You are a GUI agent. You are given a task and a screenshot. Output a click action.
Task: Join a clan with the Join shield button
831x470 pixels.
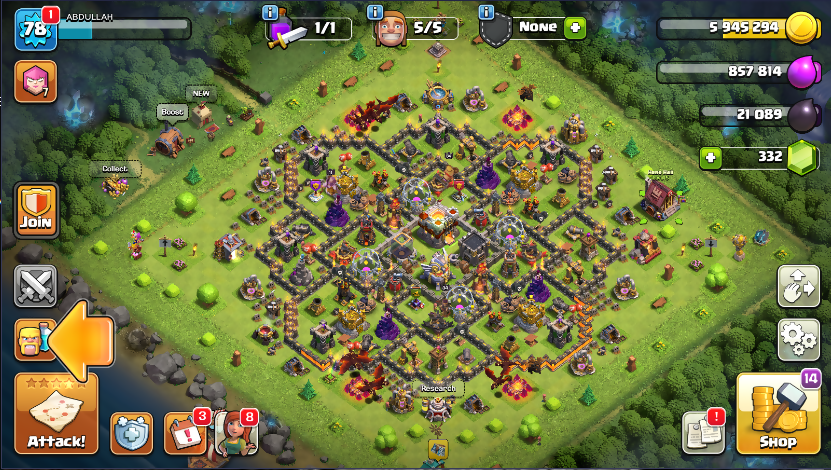(x=36, y=210)
